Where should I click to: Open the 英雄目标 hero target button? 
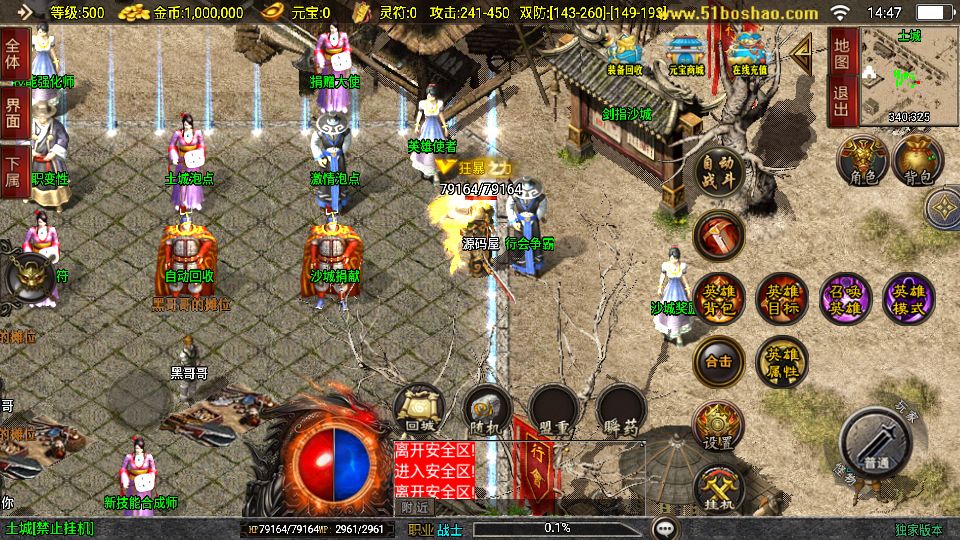781,299
